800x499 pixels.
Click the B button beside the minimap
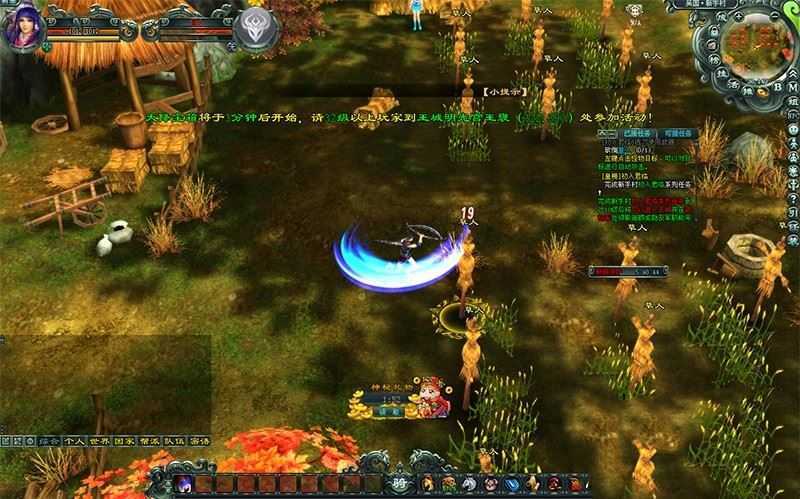click(776, 86)
